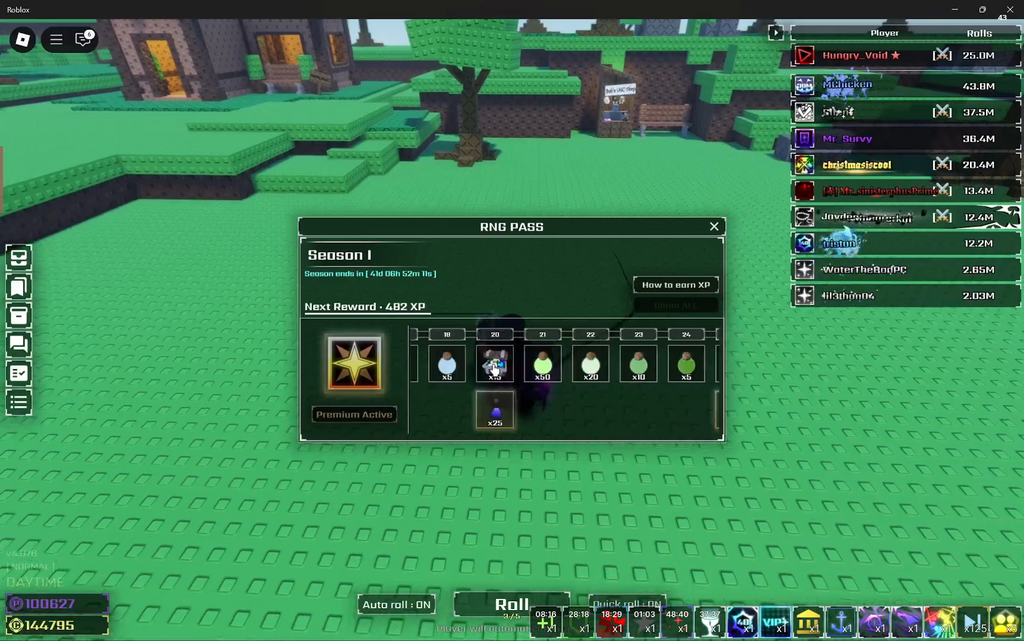
Task: Toggle the Auto roll button
Action: (x=397, y=604)
